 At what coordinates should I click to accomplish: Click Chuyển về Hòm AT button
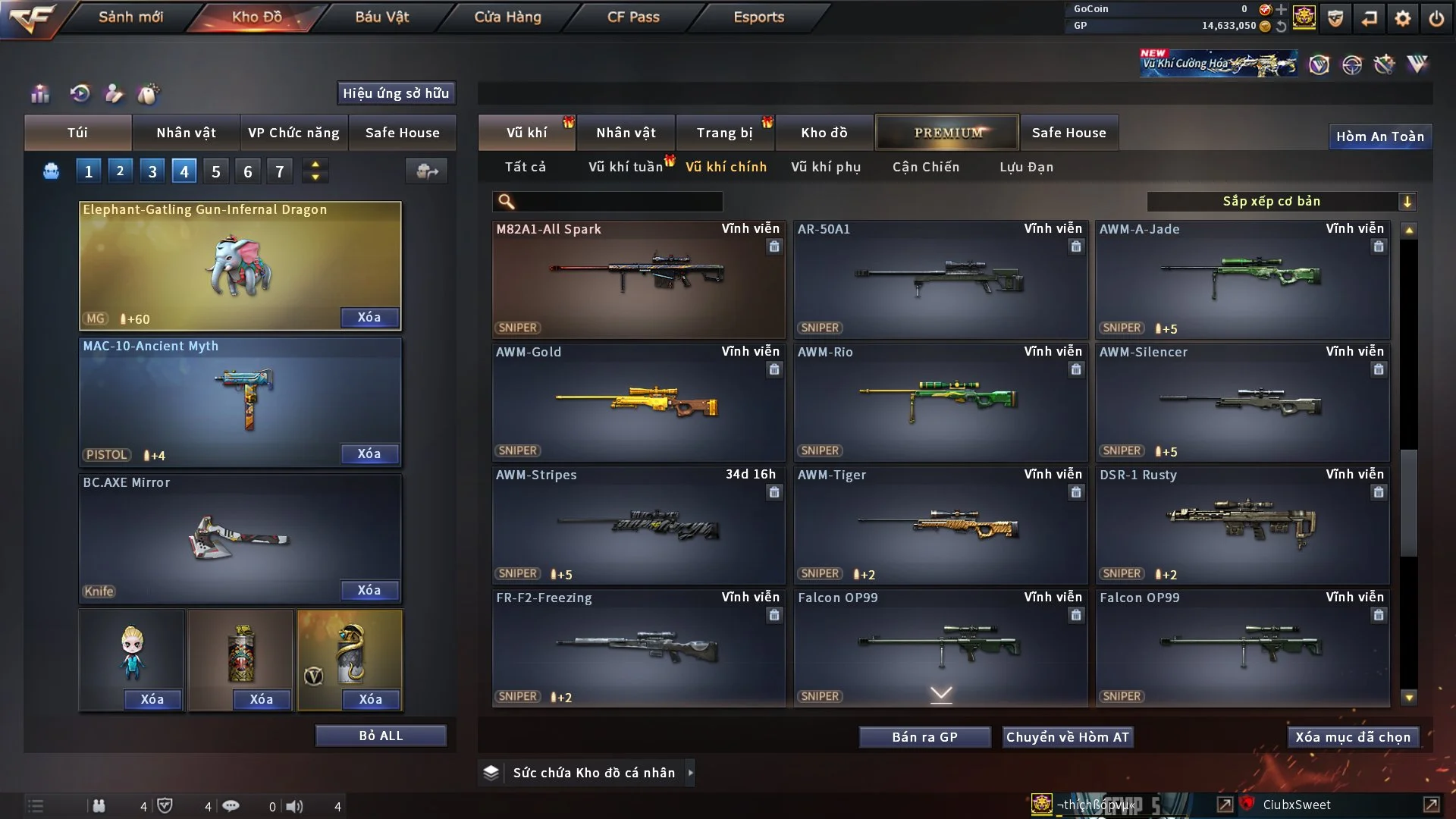pyautogui.click(x=1067, y=737)
